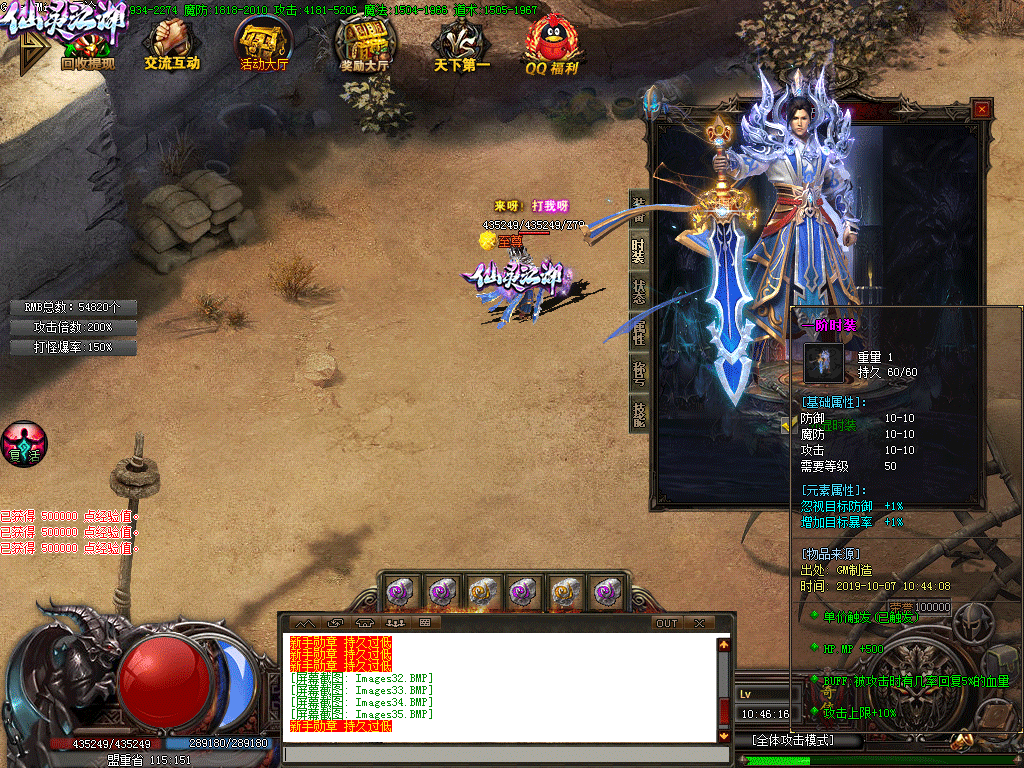Switch to the 状态 status tab
This screenshot has height=768, width=1024.
(638, 291)
